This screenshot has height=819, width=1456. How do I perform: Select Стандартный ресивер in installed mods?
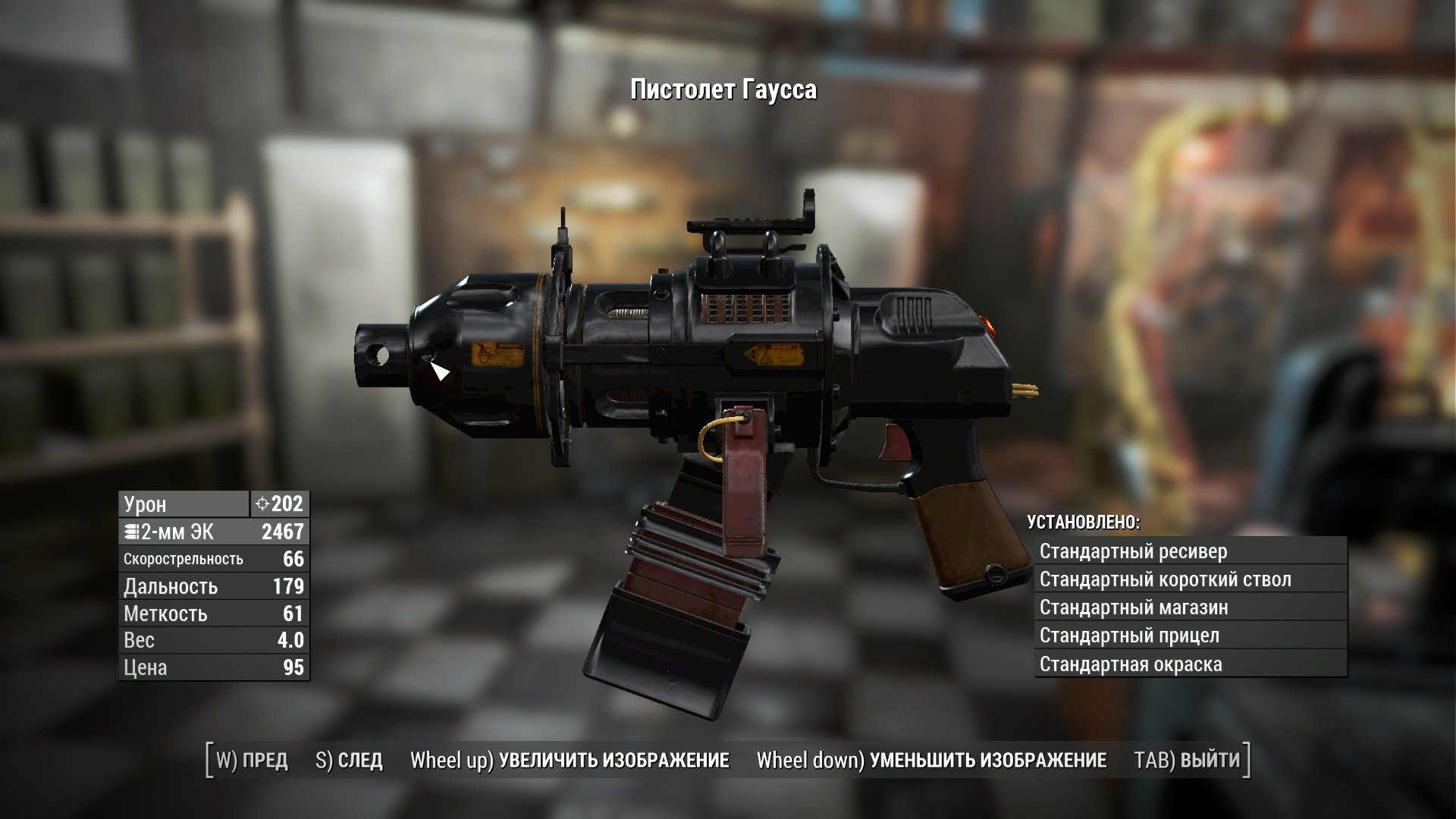(x=1190, y=551)
